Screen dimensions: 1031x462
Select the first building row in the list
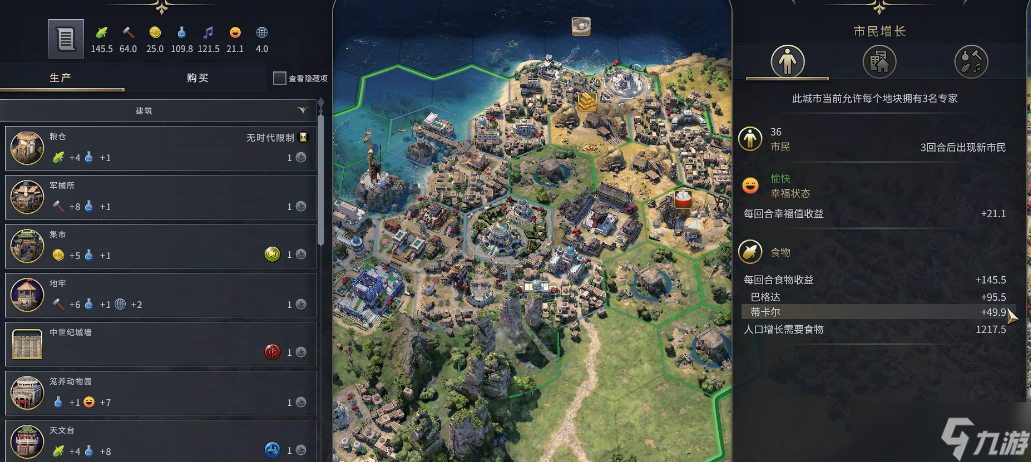click(x=158, y=147)
